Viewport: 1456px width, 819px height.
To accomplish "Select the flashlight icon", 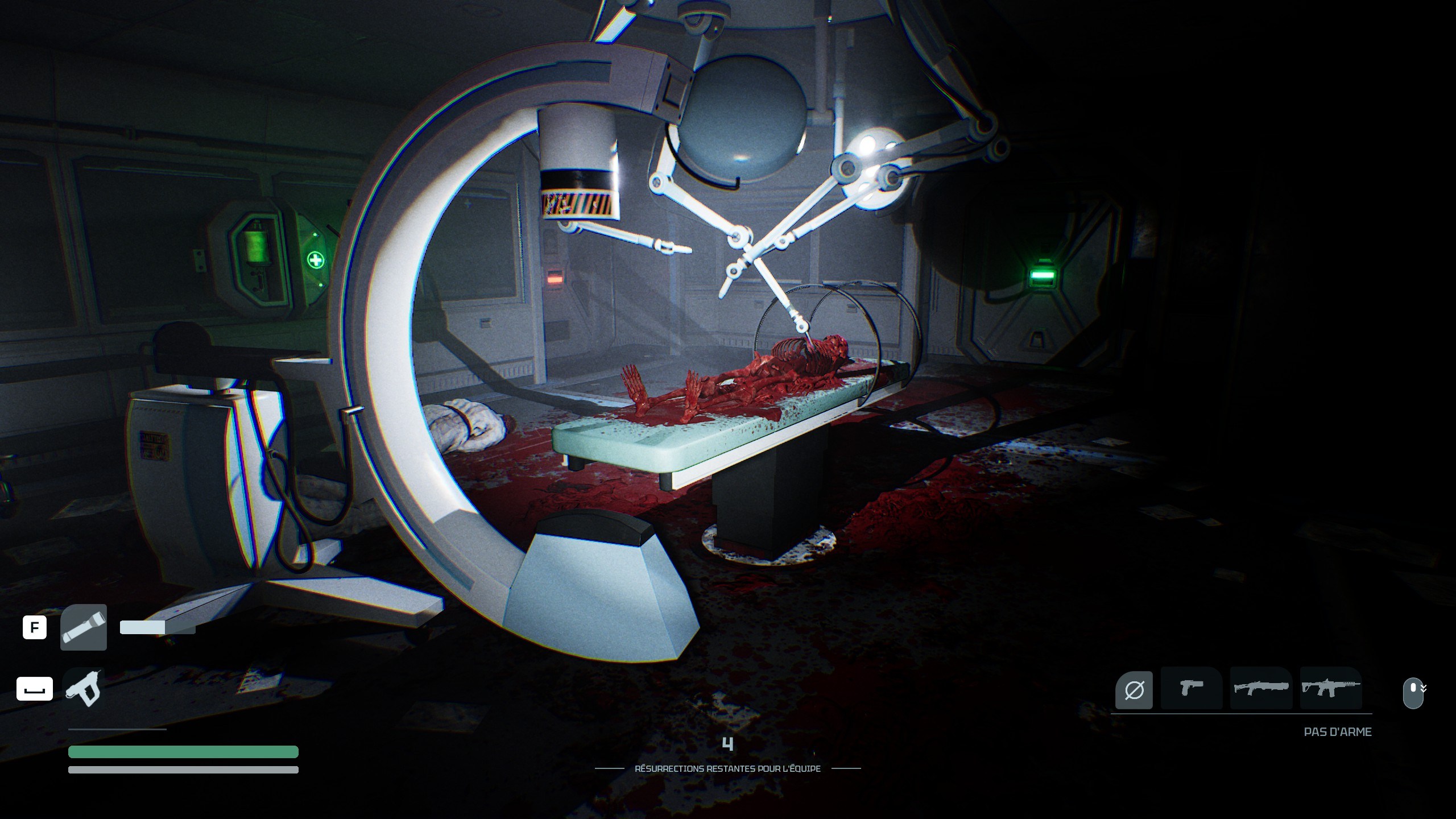I will tap(84, 627).
